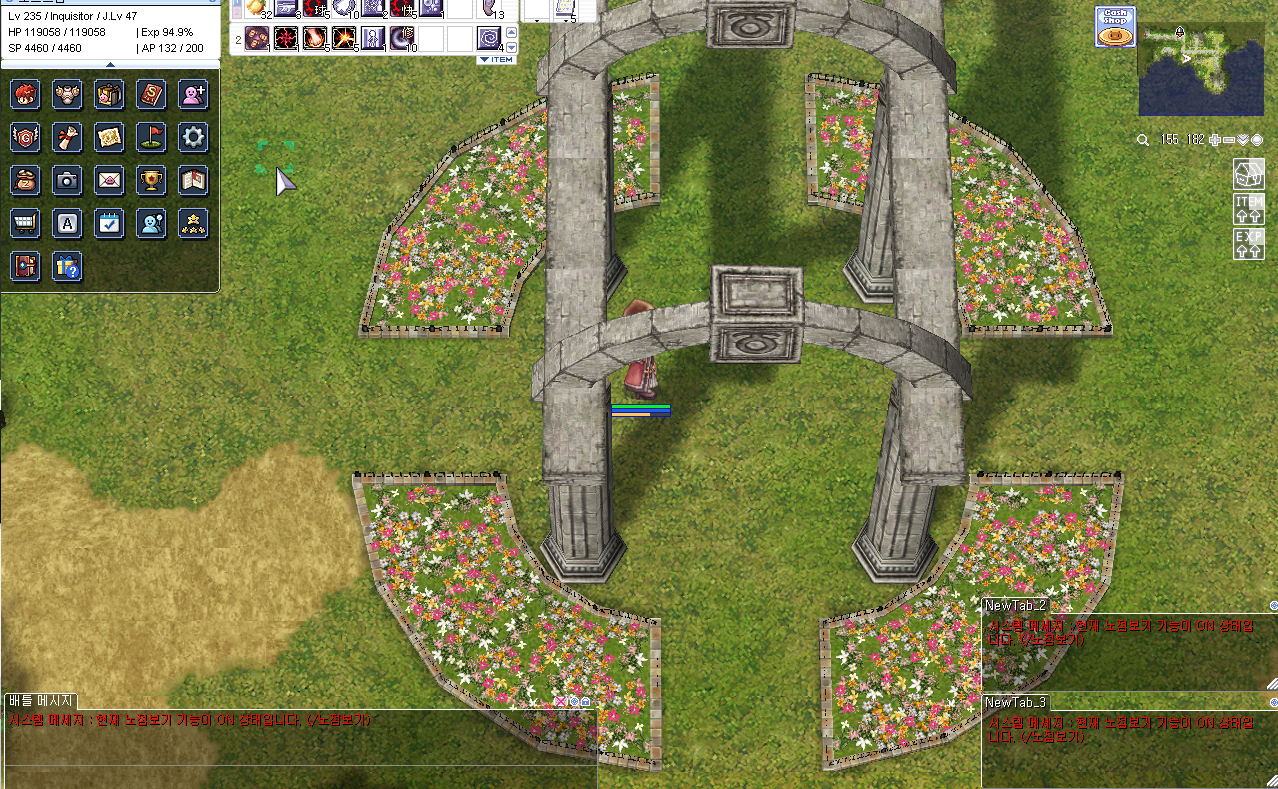Open the world map scroll icon
The image size is (1278, 789).
[x=109, y=137]
